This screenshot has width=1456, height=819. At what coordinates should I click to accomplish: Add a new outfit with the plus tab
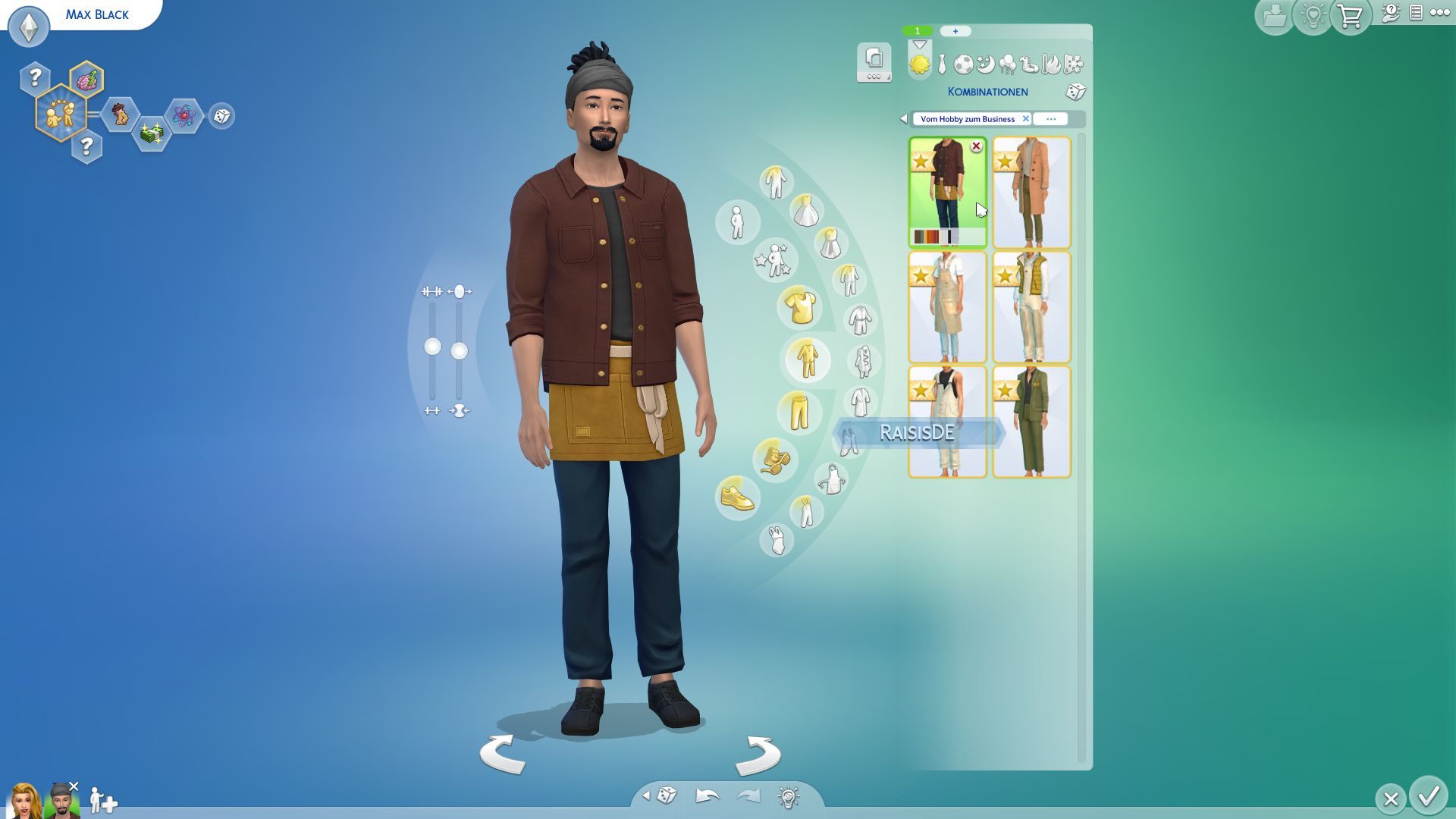point(955,31)
